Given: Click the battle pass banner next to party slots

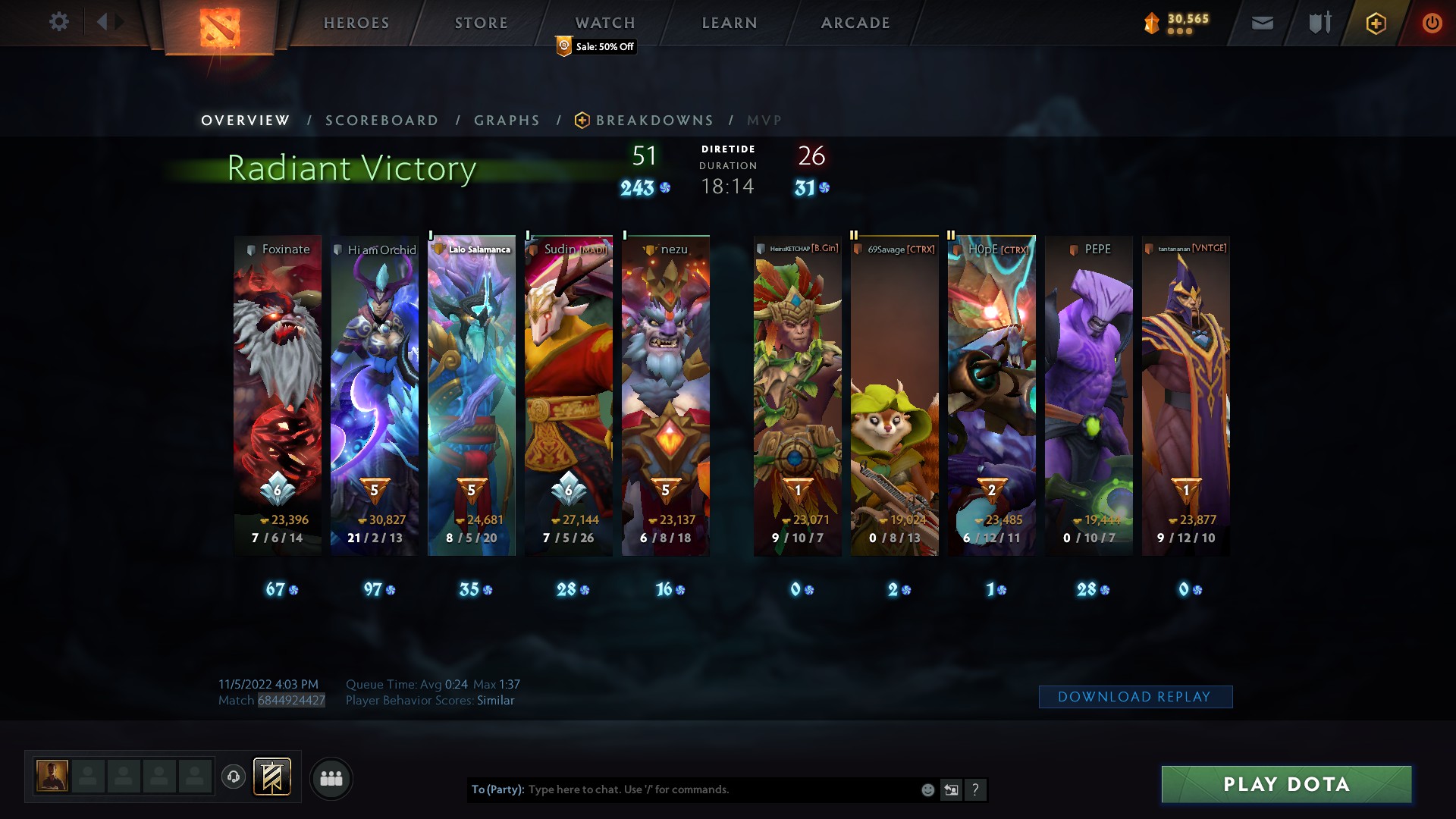Looking at the screenshot, I should coord(273,777).
